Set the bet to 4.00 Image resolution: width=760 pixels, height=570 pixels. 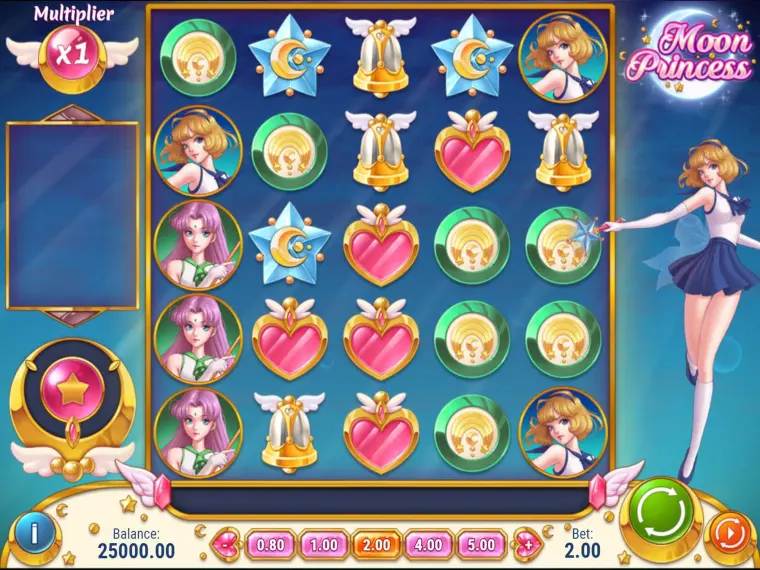(430, 546)
